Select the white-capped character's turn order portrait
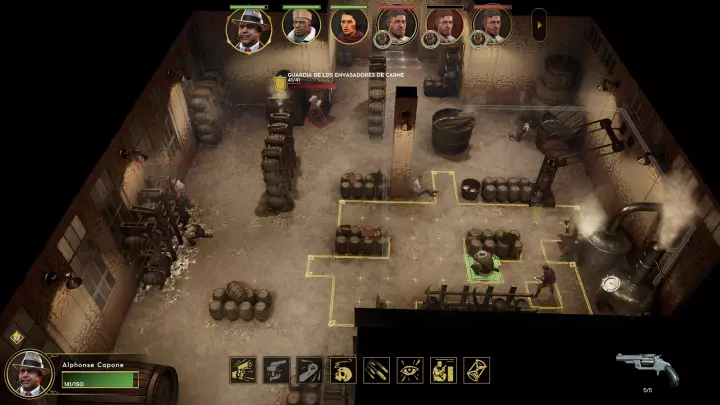The width and height of the screenshot is (720, 405). click(301, 27)
